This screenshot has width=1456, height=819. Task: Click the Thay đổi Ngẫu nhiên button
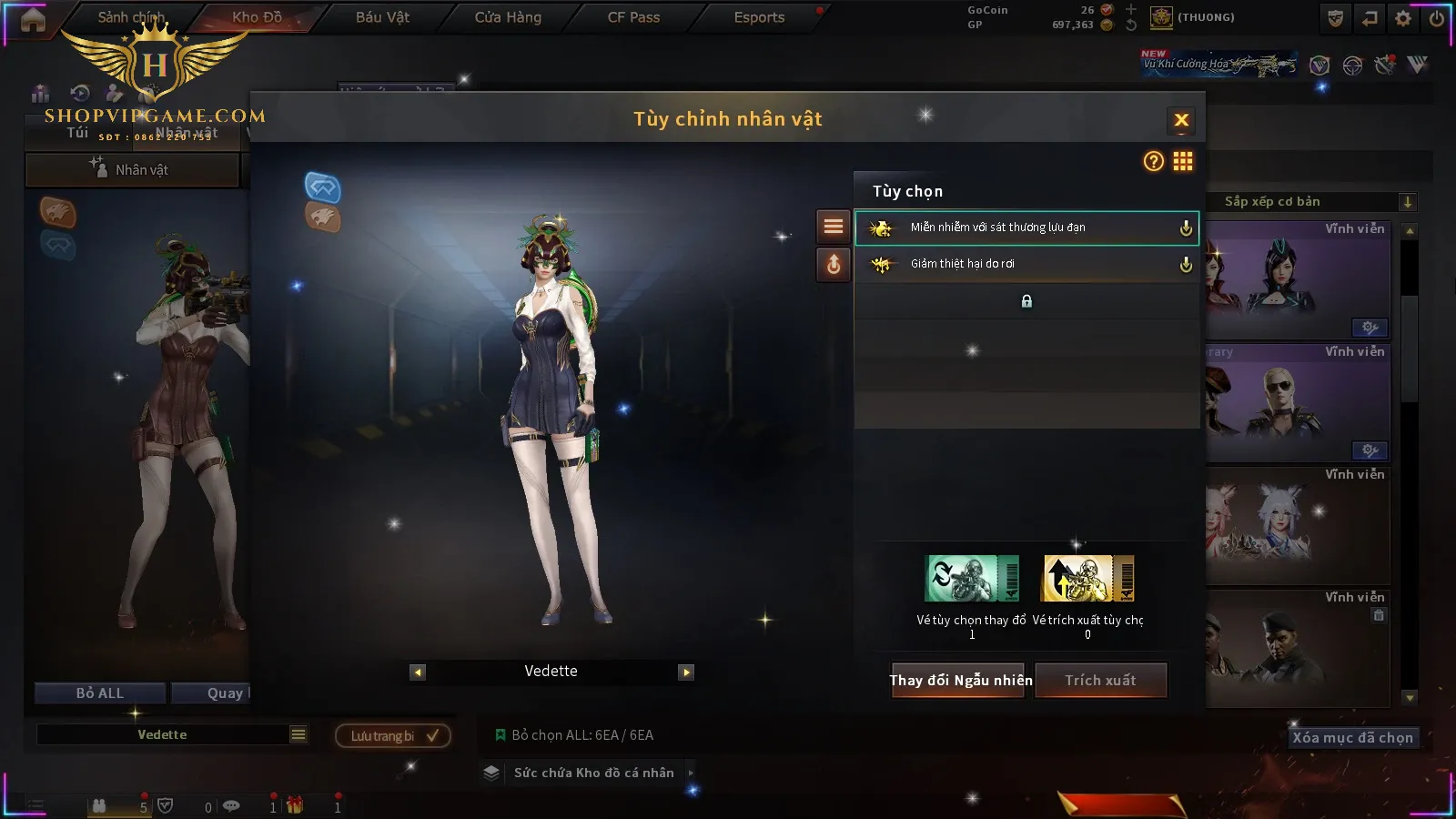960,681
